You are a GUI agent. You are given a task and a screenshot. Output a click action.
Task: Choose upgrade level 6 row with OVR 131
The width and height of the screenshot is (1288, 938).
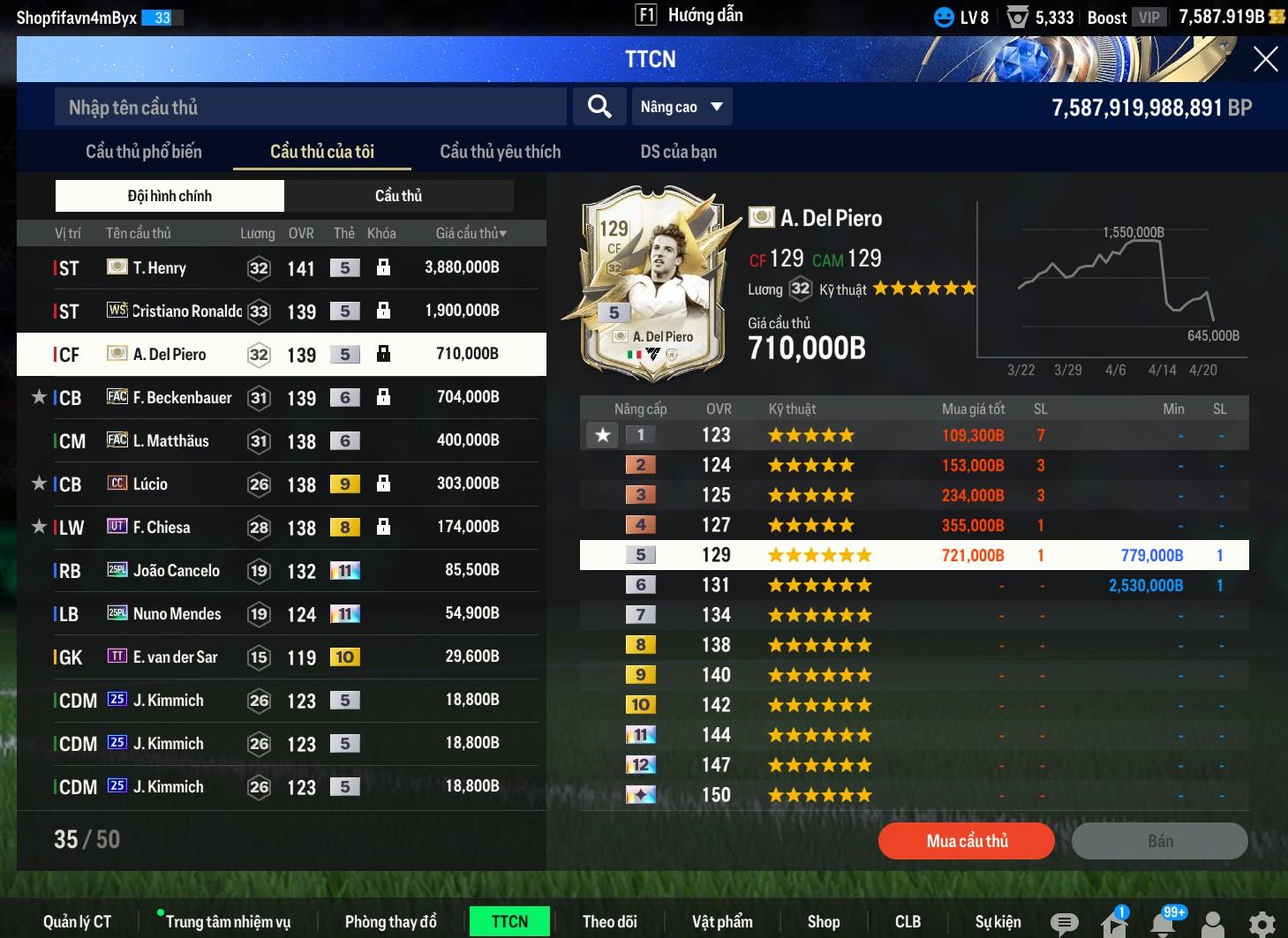coord(914,585)
